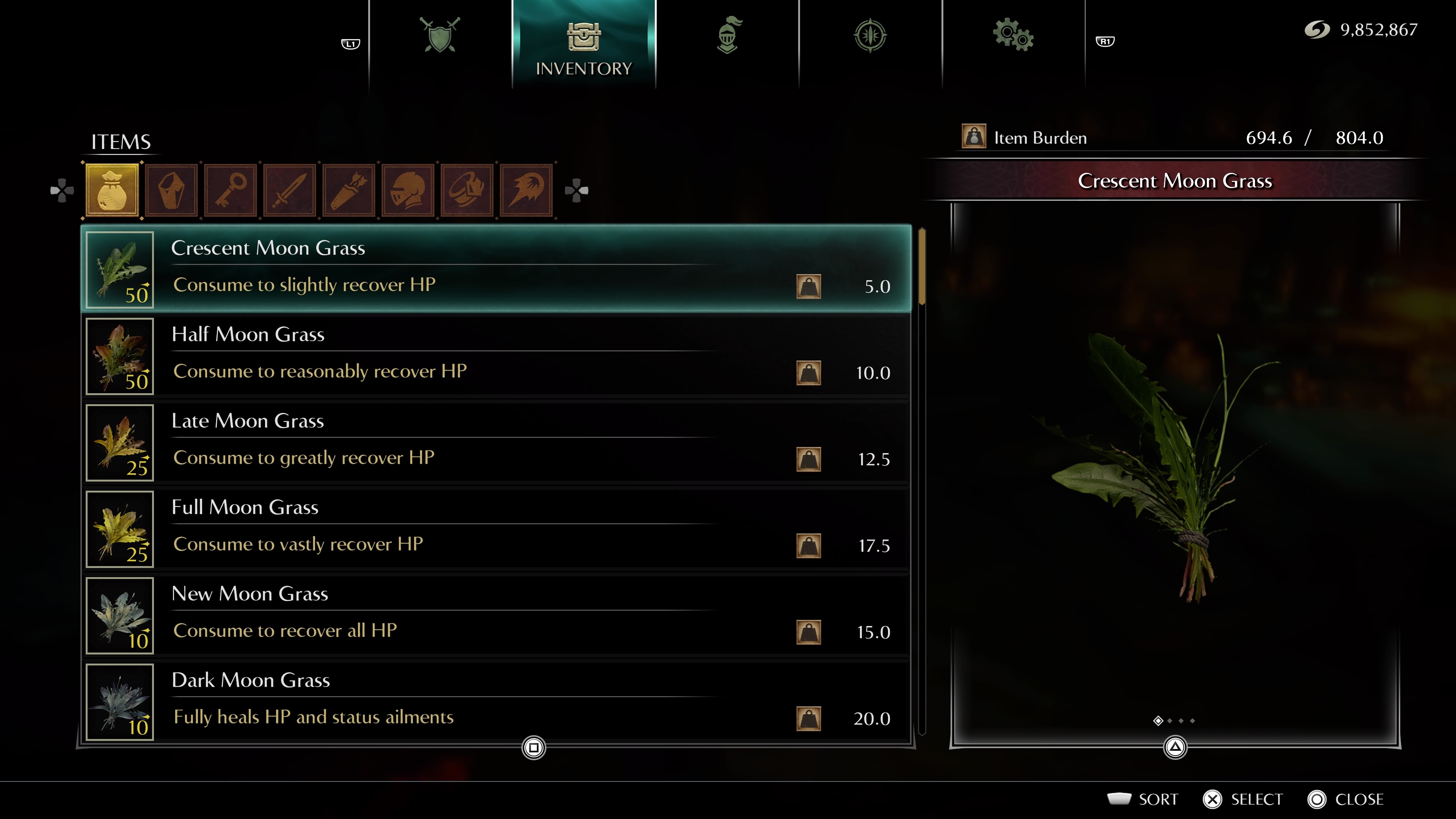Switch to the key items category
Image resolution: width=1456 pixels, height=819 pixels.
tap(231, 190)
